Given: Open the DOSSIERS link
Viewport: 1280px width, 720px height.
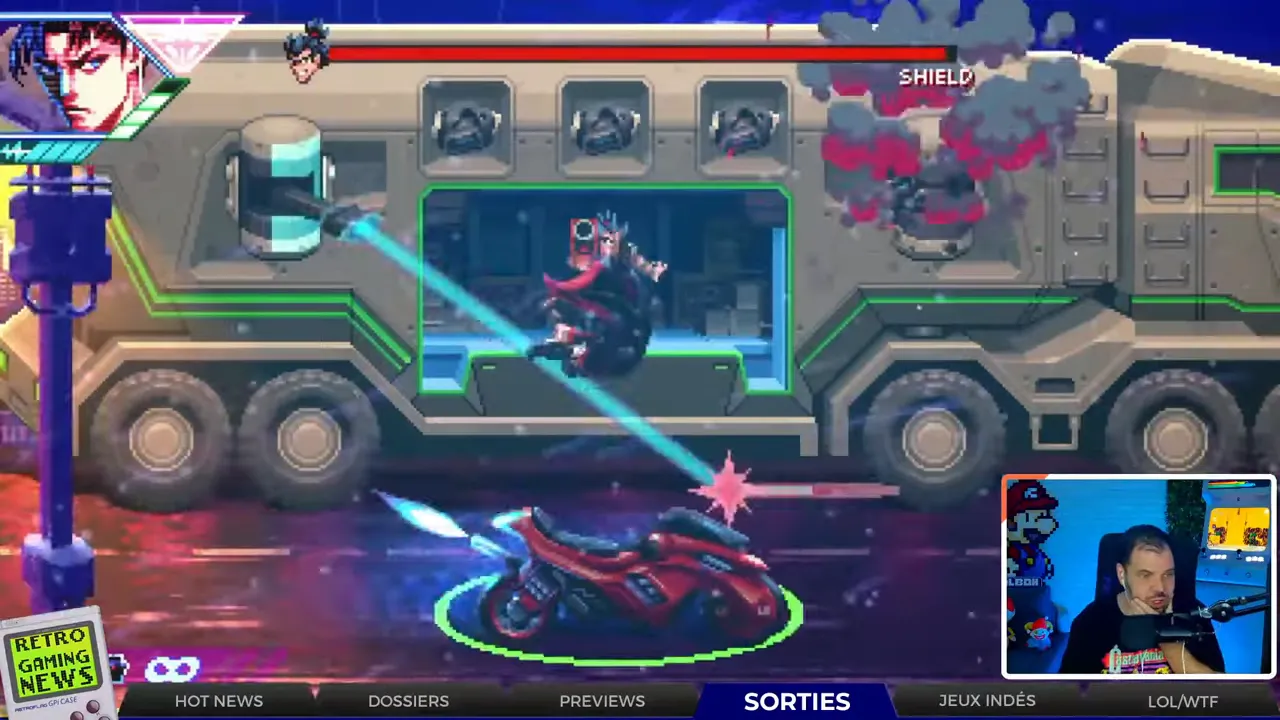Looking at the screenshot, I should [x=408, y=701].
